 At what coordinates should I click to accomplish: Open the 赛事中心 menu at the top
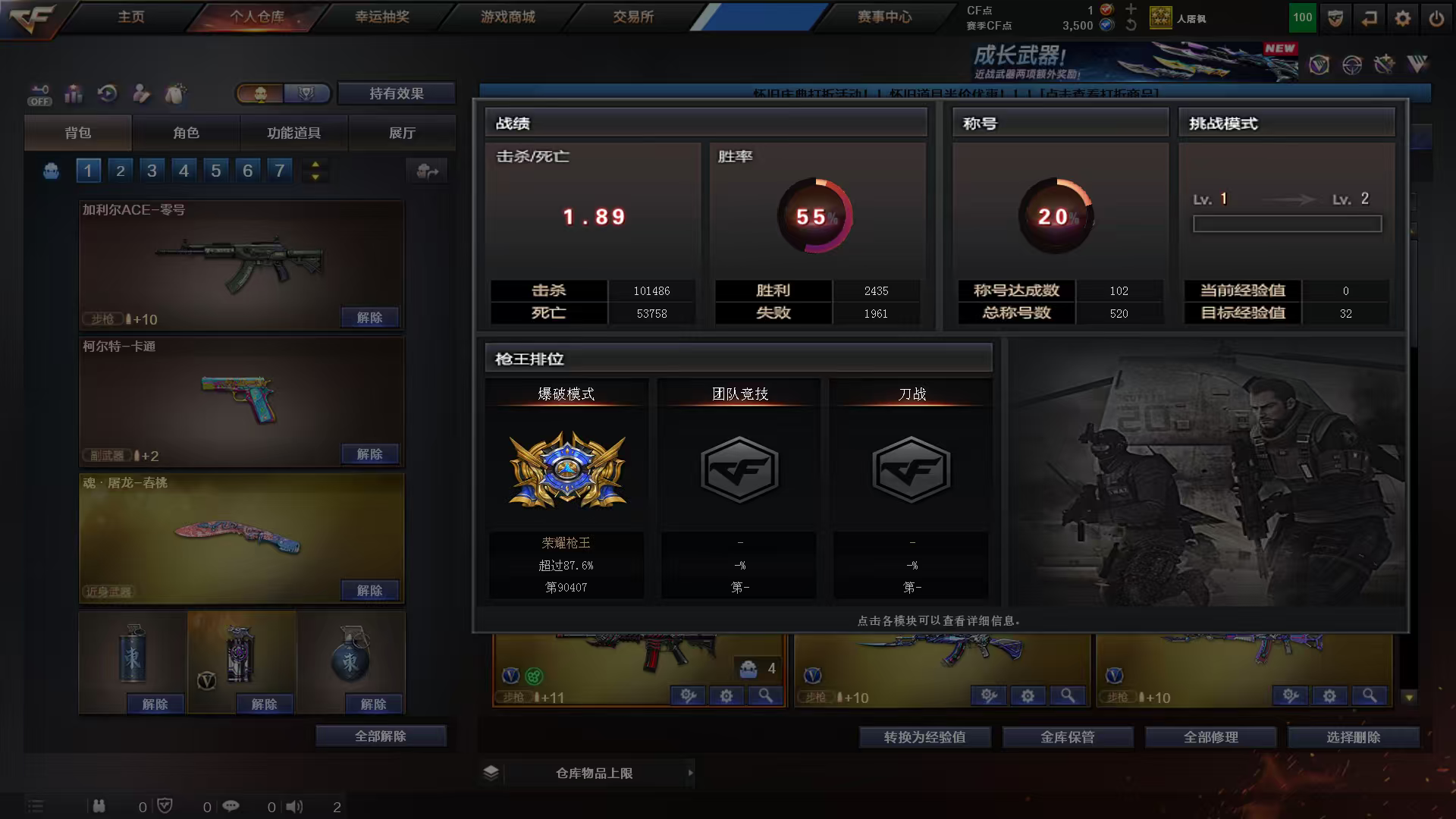(x=883, y=17)
